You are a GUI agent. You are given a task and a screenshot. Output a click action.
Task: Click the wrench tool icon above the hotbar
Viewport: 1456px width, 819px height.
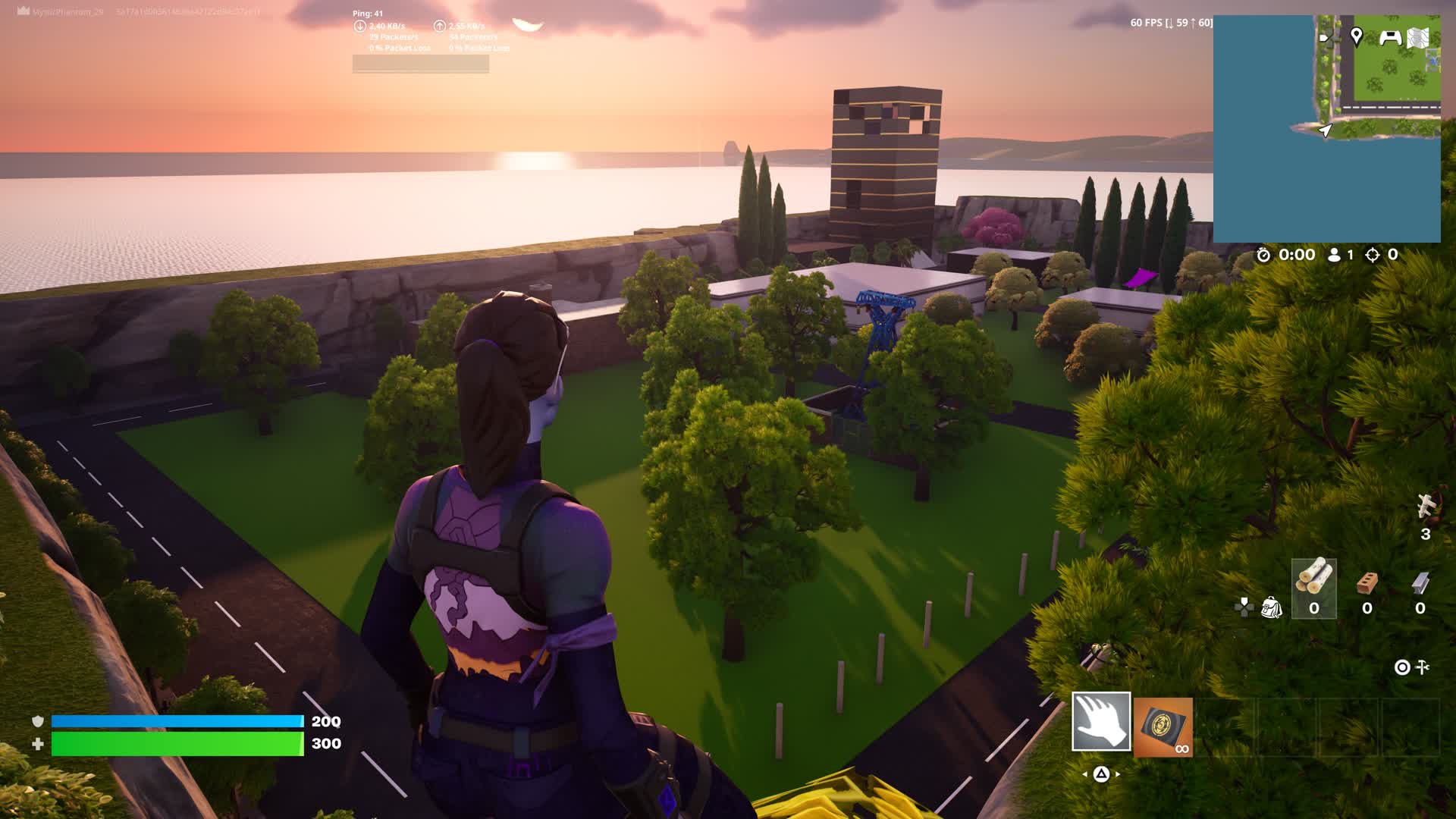(1423, 667)
